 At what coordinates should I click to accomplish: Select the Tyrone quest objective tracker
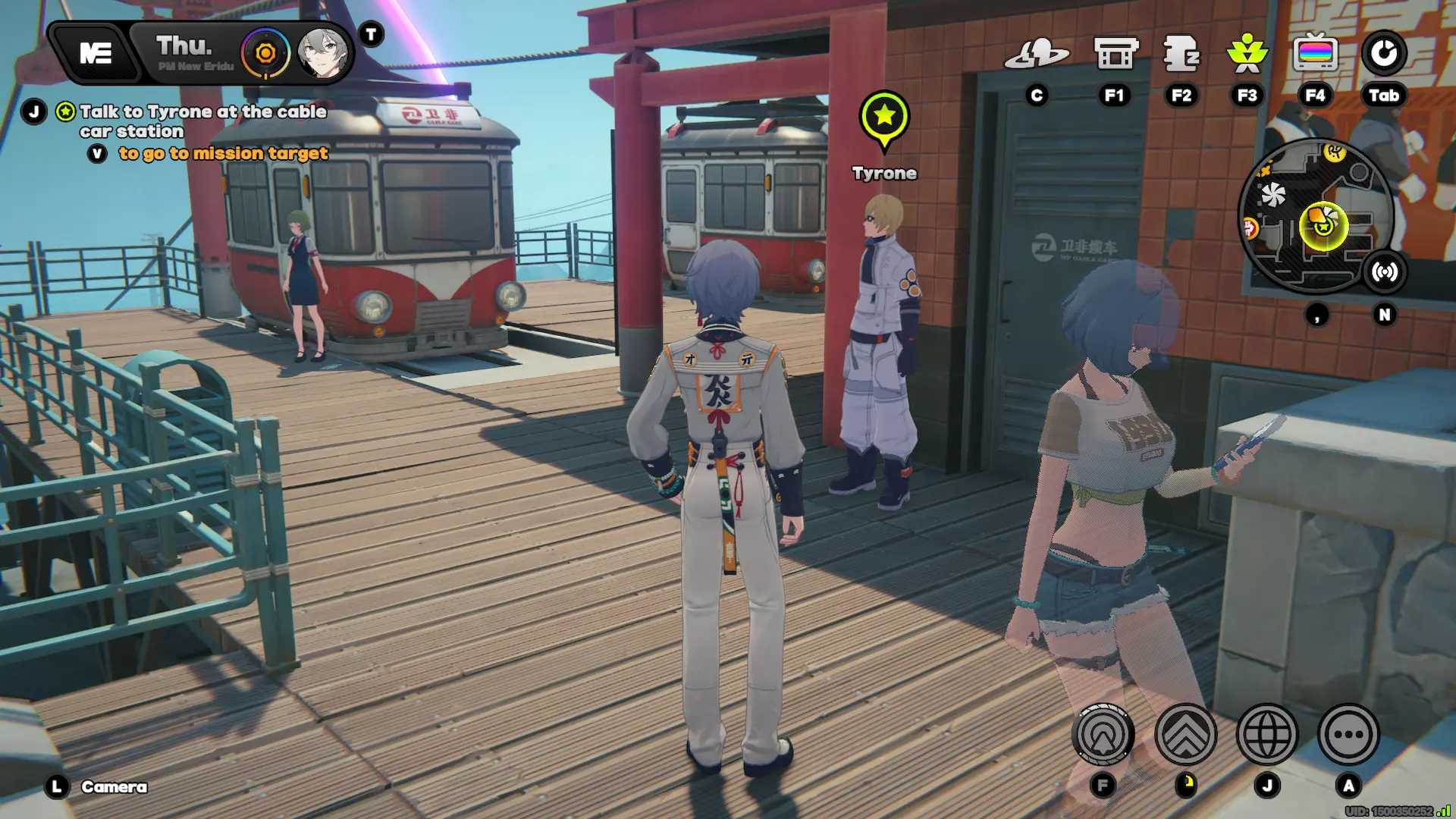pos(203,121)
